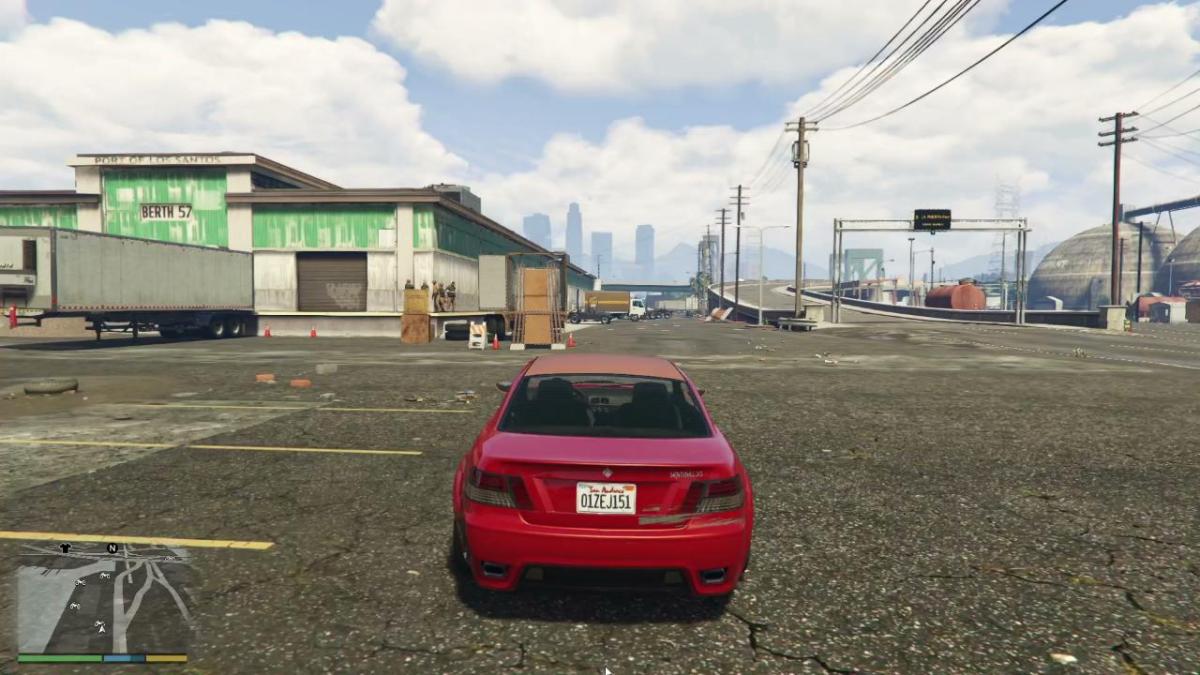Click the North compass marker on minimap
This screenshot has width=1200, height=675.
[113, 548]
